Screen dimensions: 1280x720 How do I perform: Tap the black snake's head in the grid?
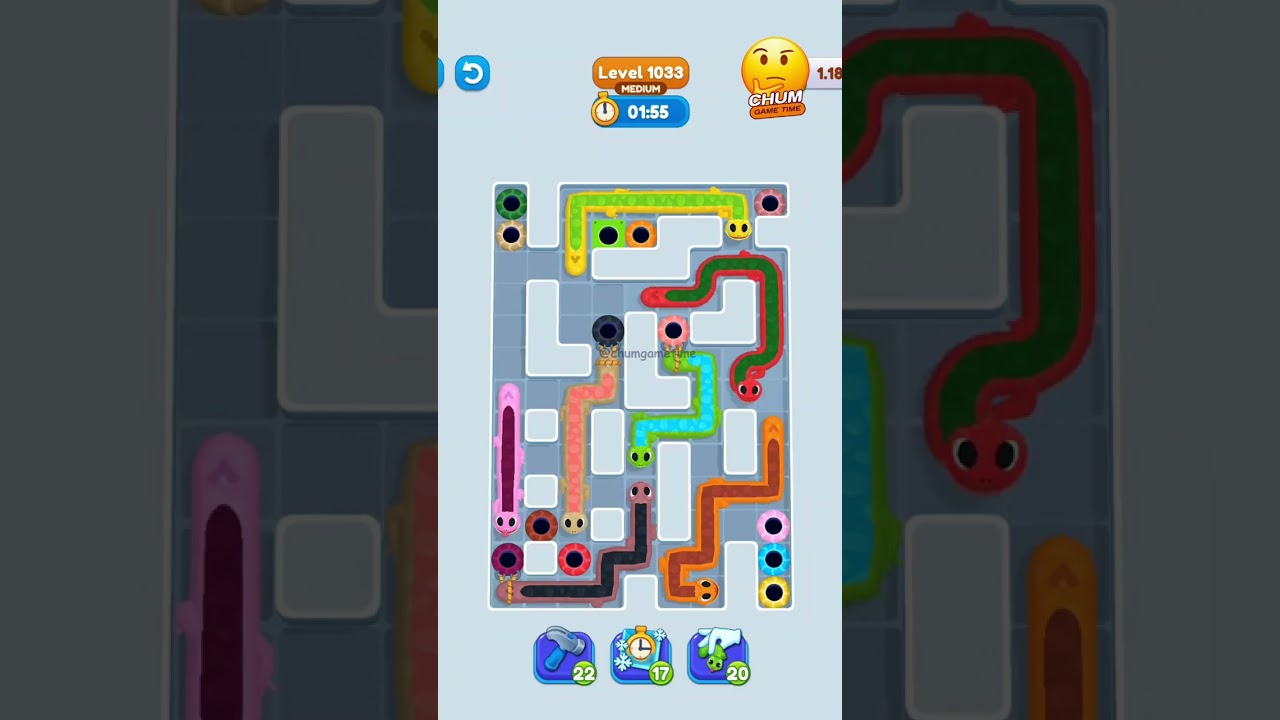[x=641, y=492]
